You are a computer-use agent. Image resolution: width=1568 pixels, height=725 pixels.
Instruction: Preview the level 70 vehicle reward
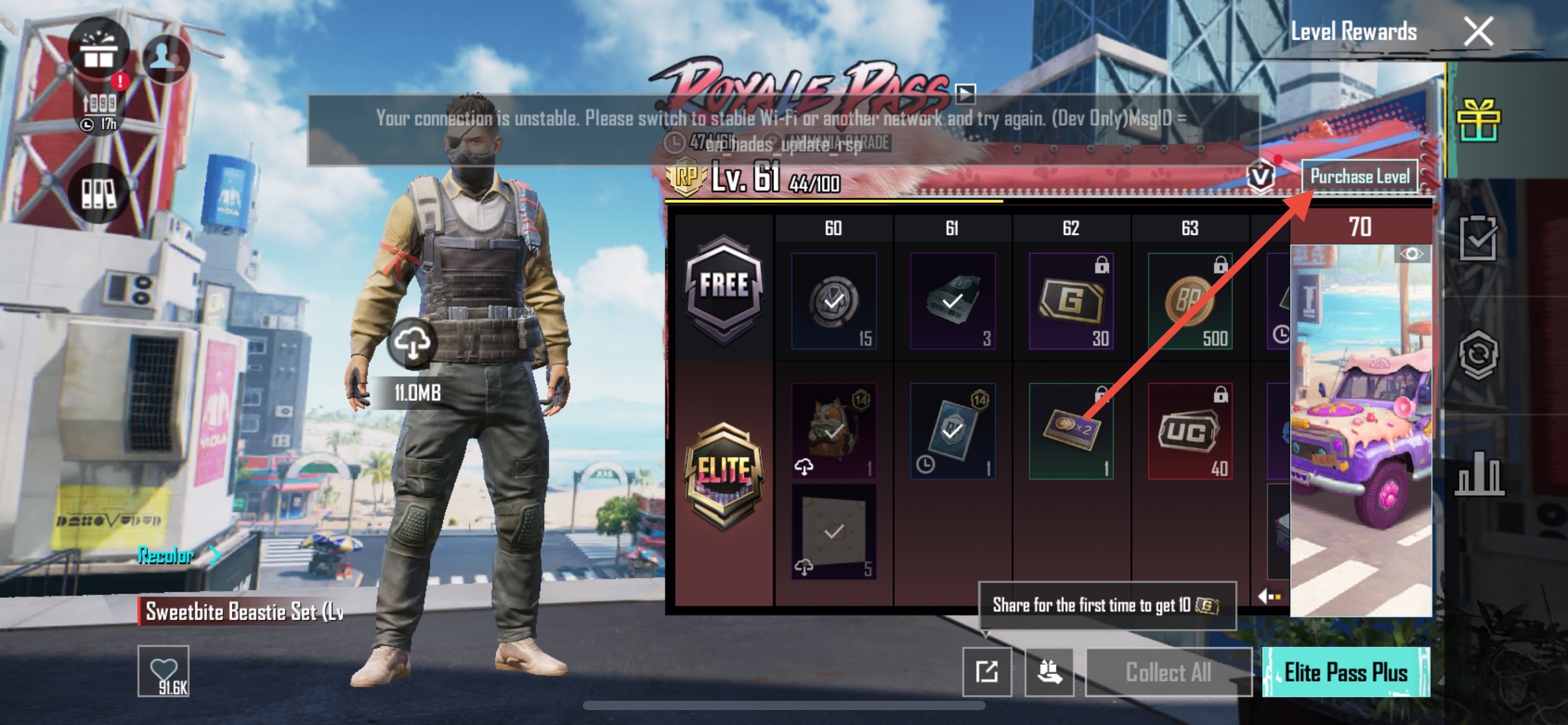(1361, 434)
